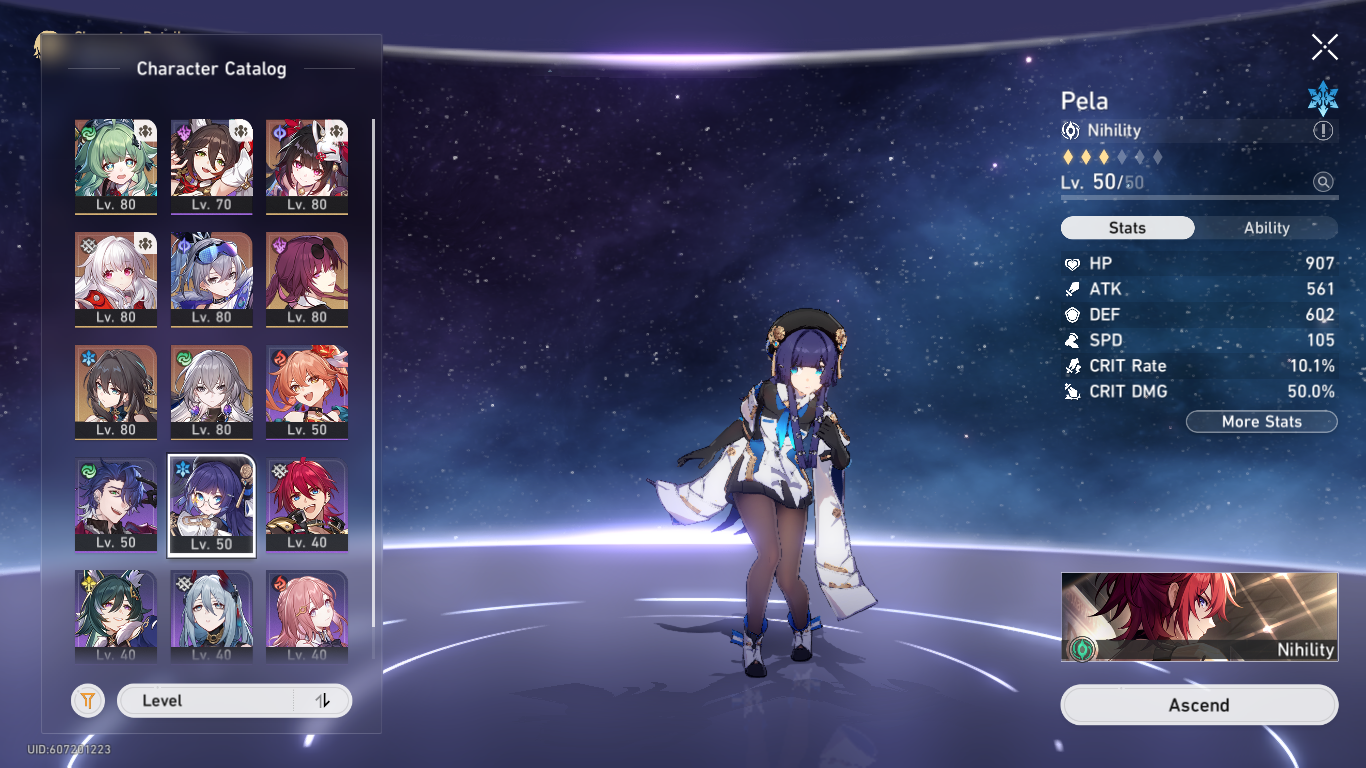
Task: Select the equipped Nihility light cone thumbnail
Action: 1199,617
